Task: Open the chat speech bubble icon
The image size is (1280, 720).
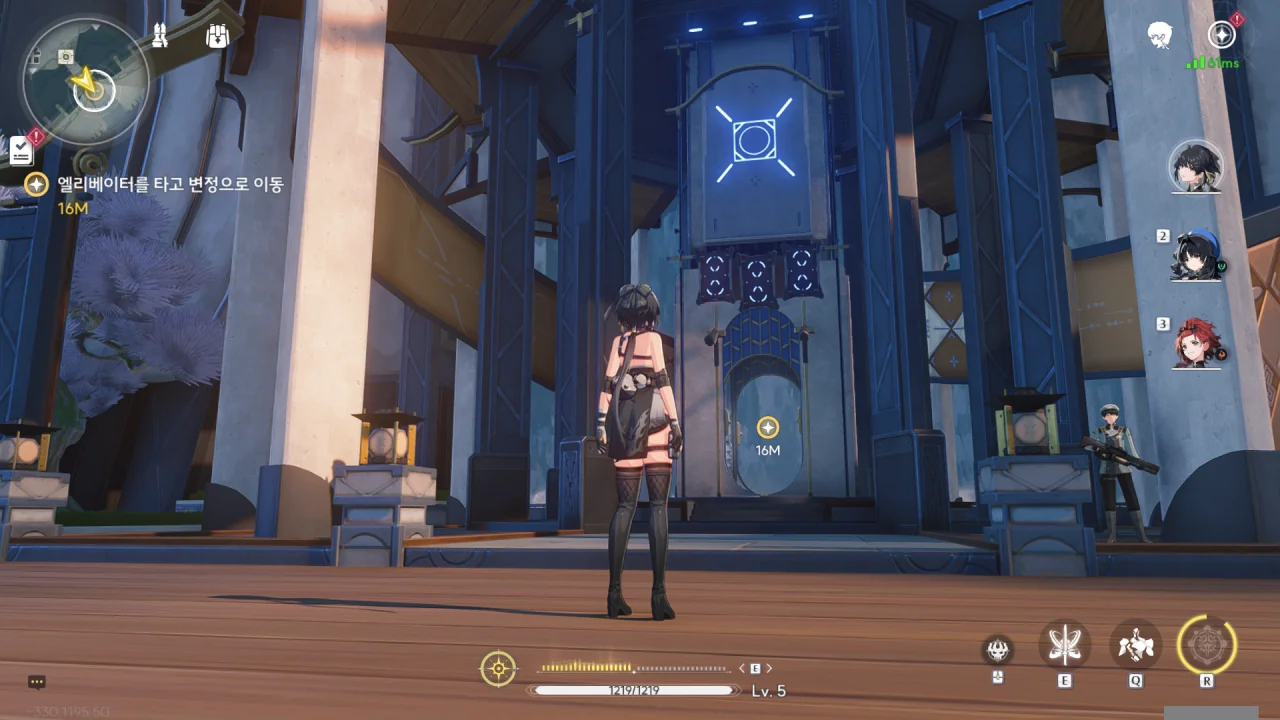Action: coord(37,682)
